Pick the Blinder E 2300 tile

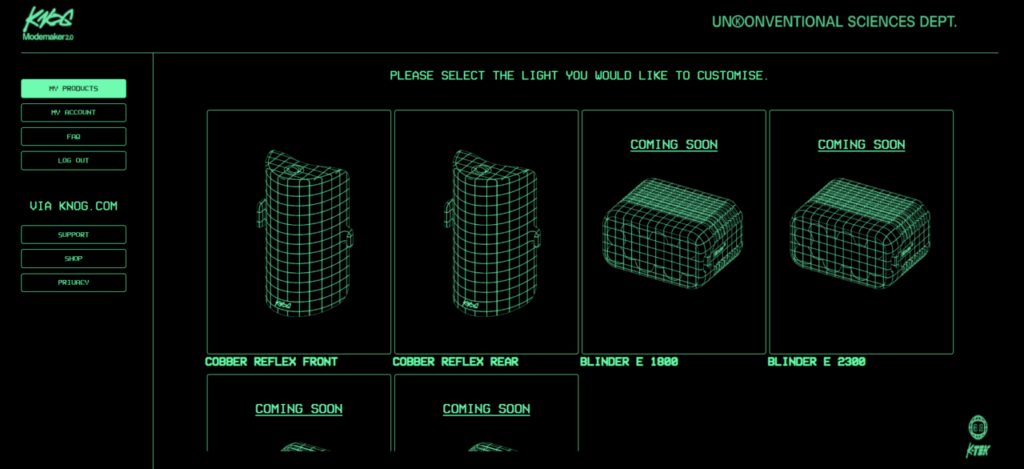tap(860, 231)
